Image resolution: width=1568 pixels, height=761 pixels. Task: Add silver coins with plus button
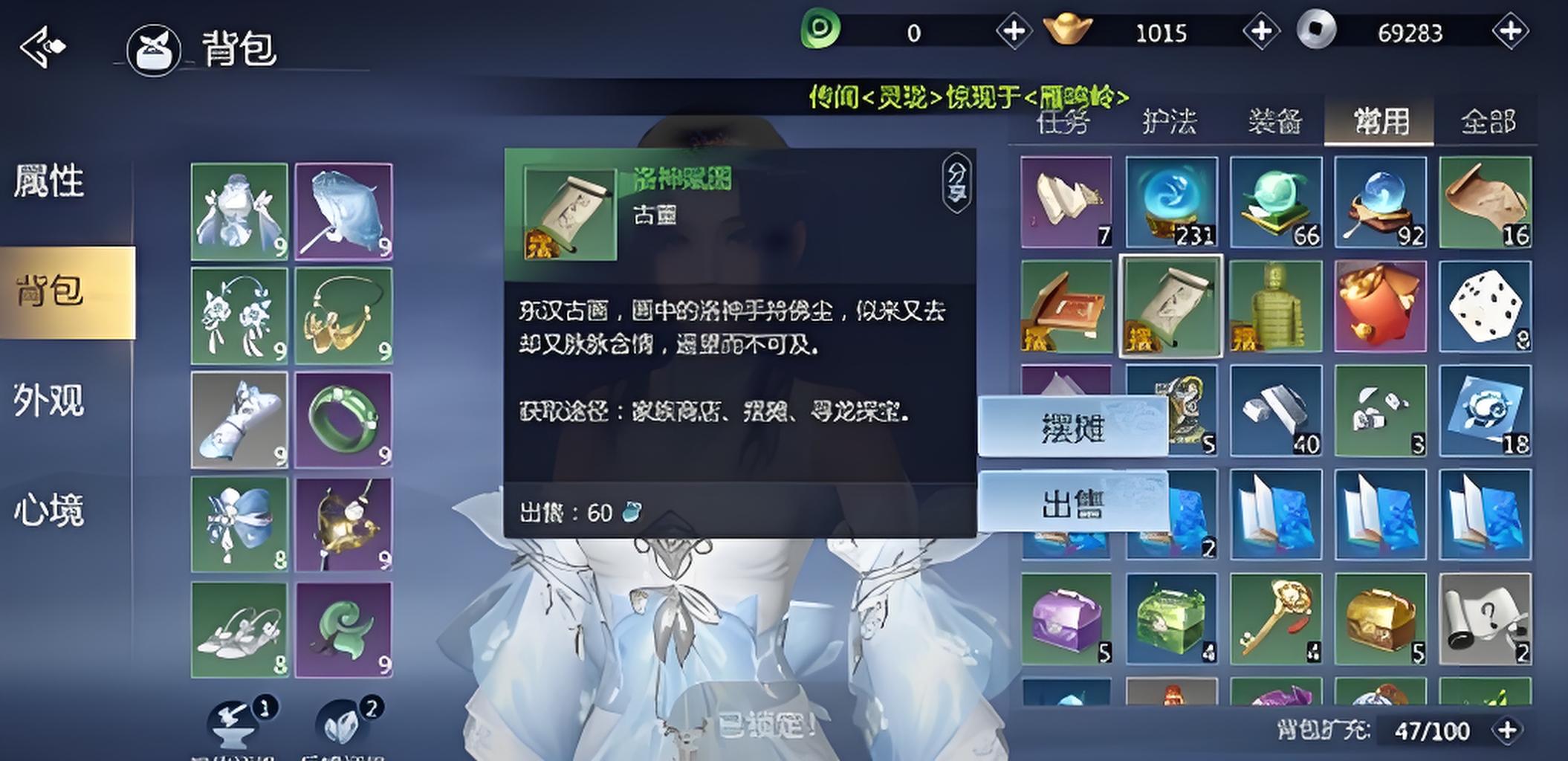[x=1509, y=32]
